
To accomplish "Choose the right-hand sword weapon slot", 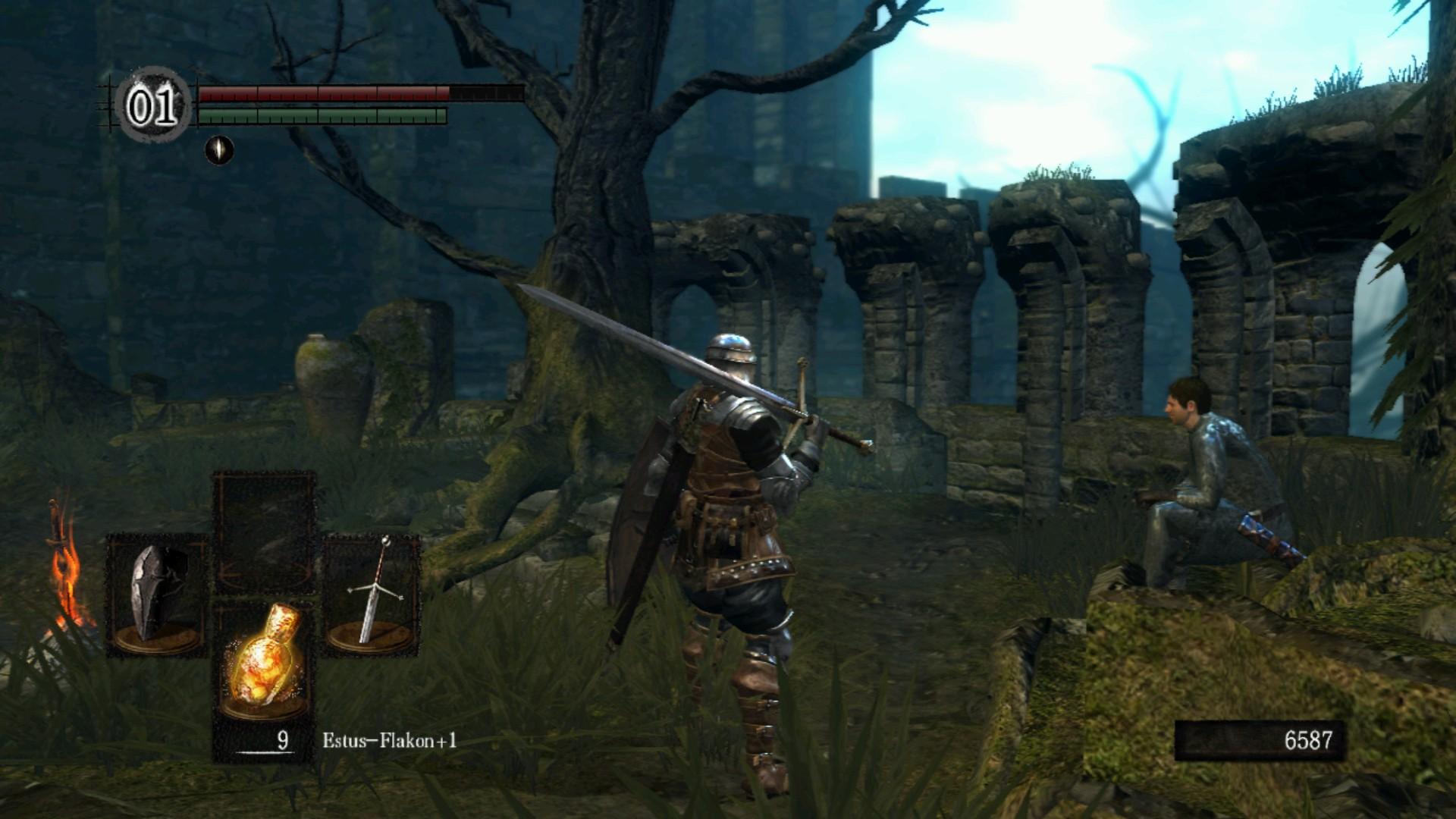I will point(372,595).
